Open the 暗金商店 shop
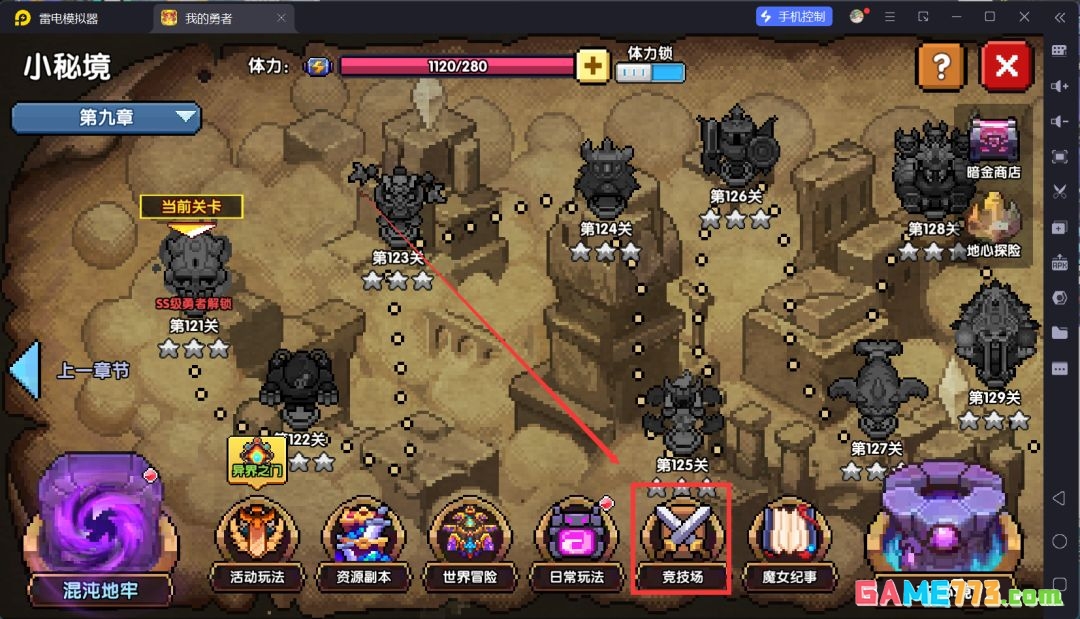Screen dimensions: 1080x619 993,145
